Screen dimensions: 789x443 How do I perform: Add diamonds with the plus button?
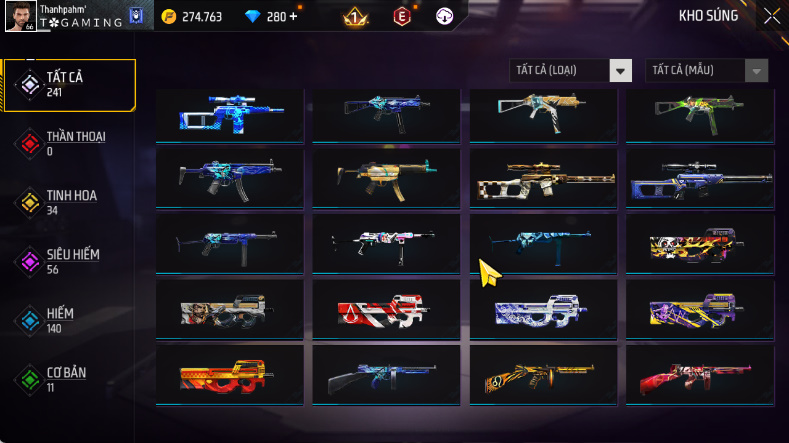[x=293, y=16]
